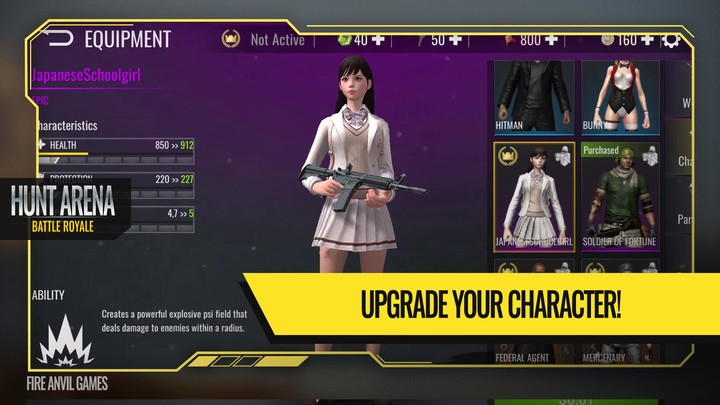The height and width of the screenshot is (405, 720).
Task: Select the Japanese Schoolgirl character card
Action: tap(534, 194)
